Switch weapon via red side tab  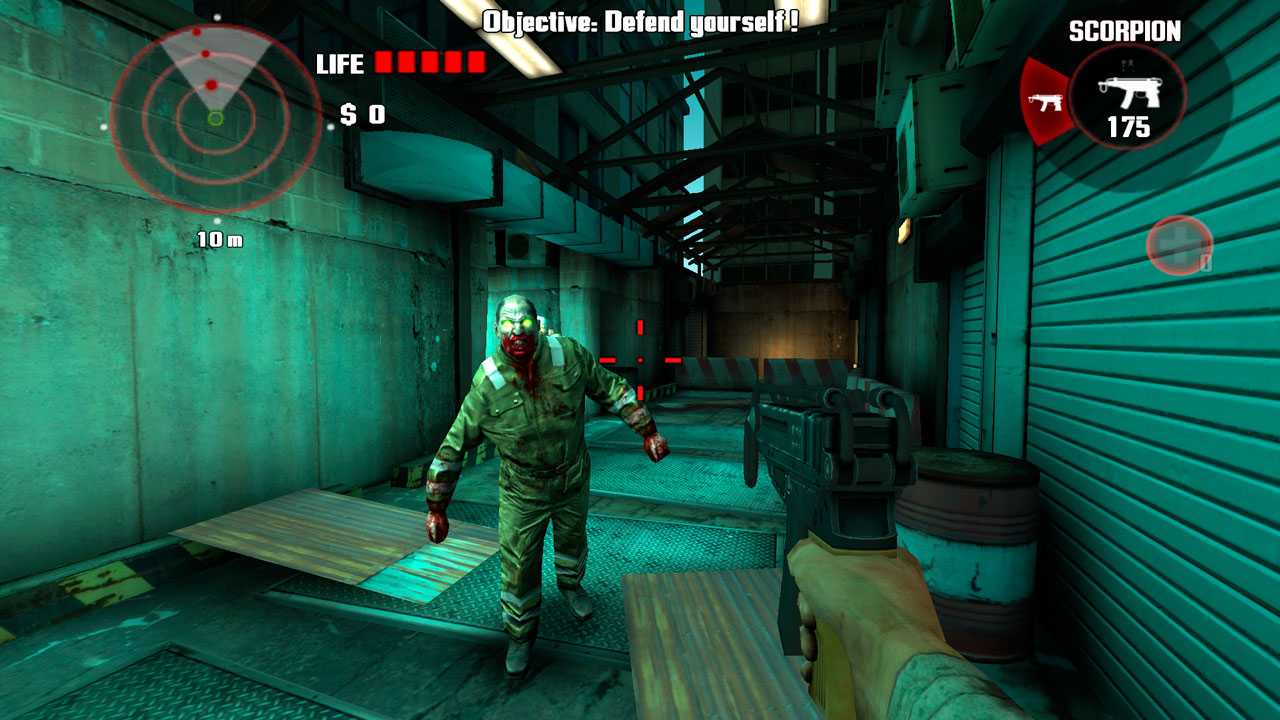[1044, 100]
